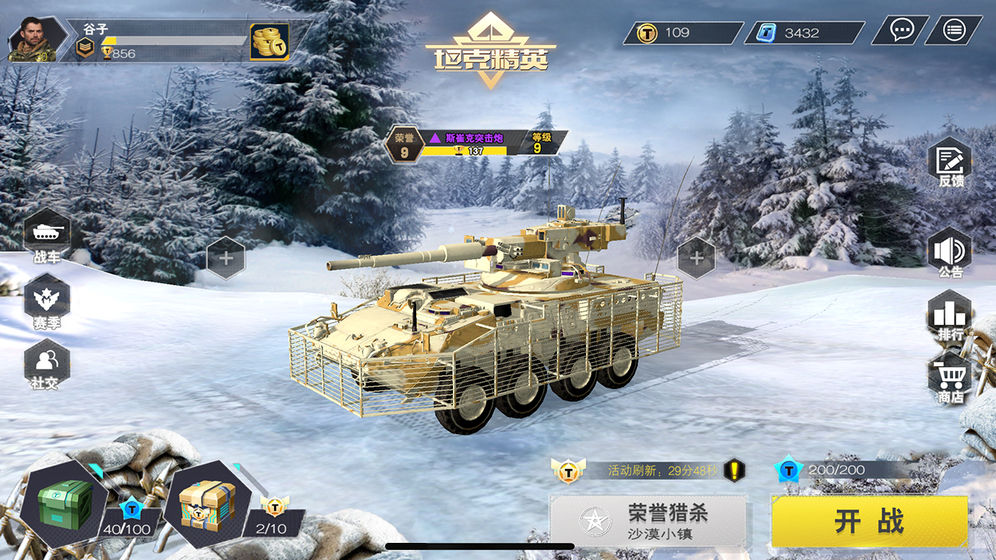The height and width of the screenshot is (560, 996).
Task: Start battle with the yellow 开战 button
Action: click(x=869, y=521)
